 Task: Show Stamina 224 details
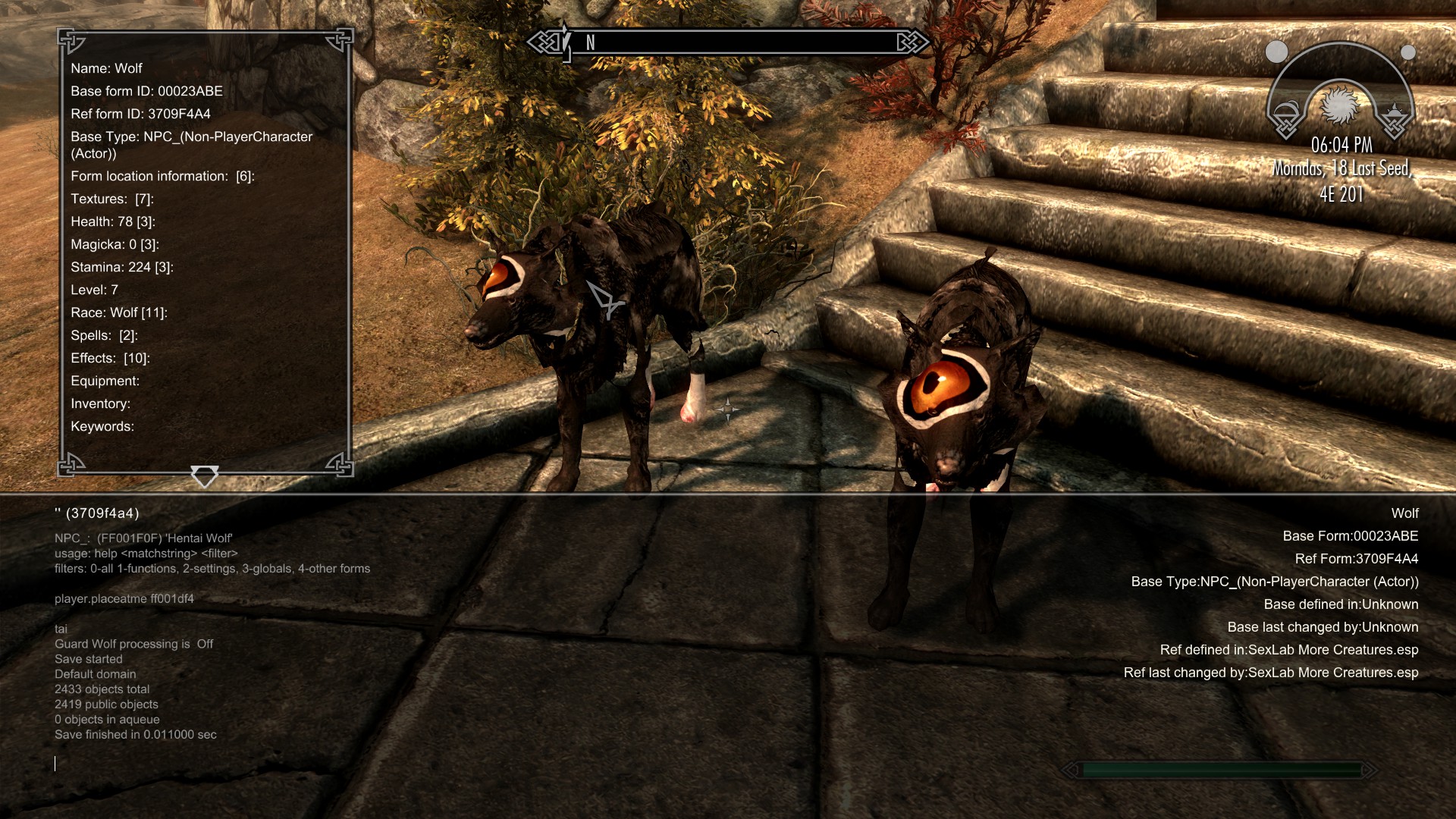pos(122,267)
